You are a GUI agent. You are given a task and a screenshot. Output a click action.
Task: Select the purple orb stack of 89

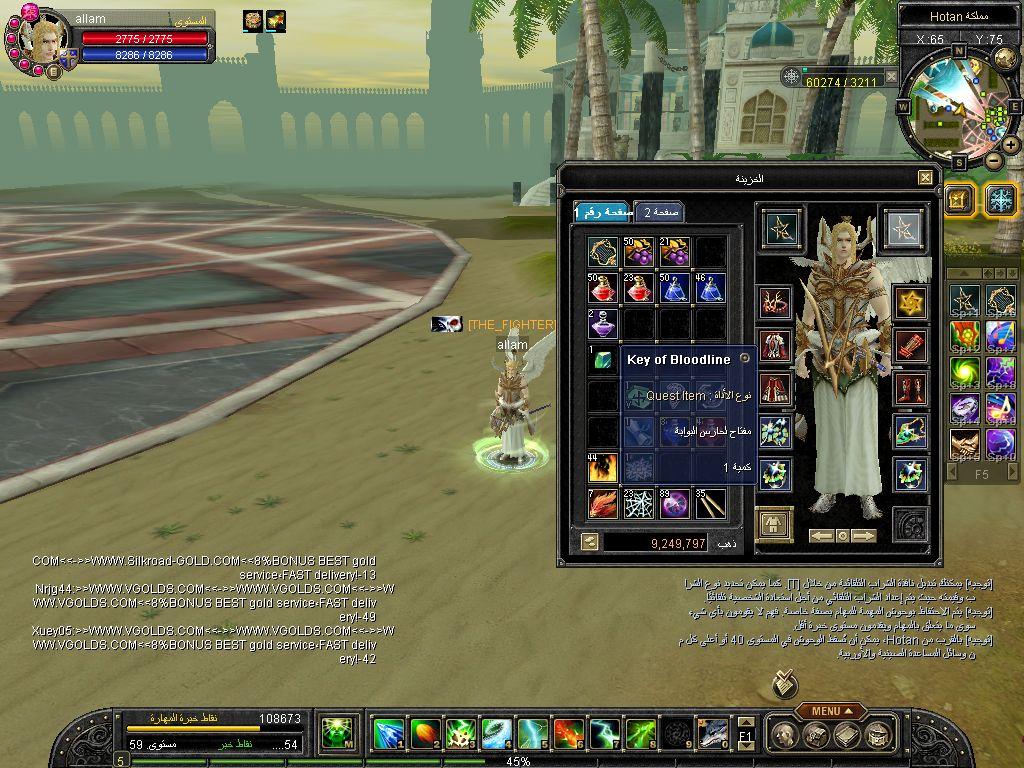pyautogui.click(x=674, y=503)
